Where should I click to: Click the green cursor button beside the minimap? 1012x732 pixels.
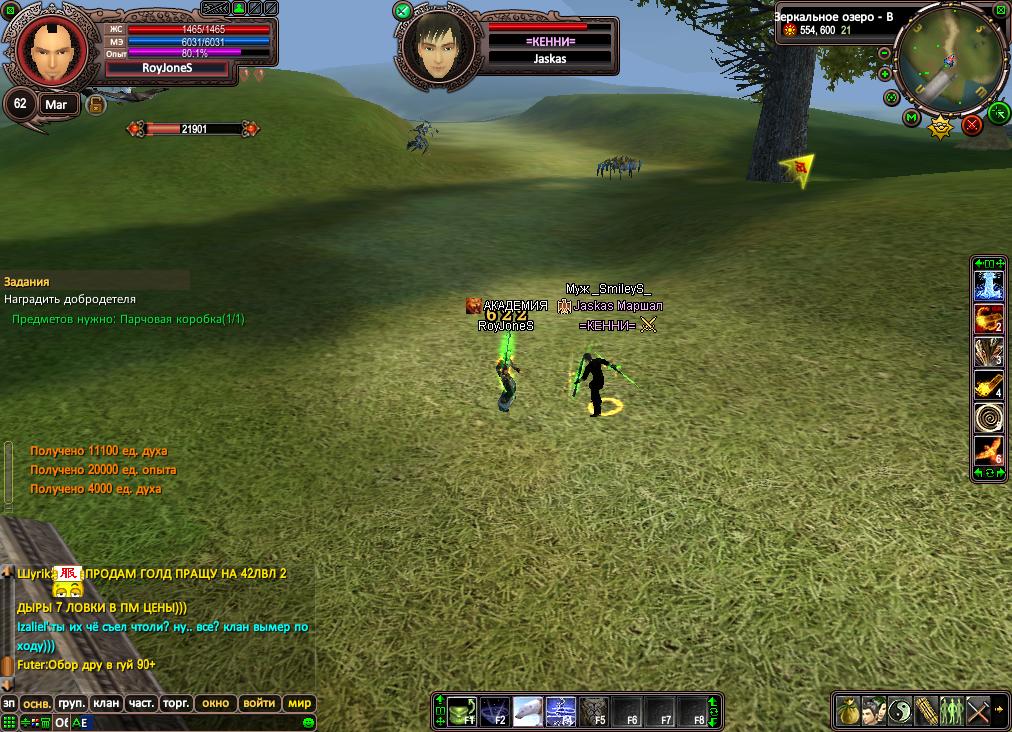(998, 112)
